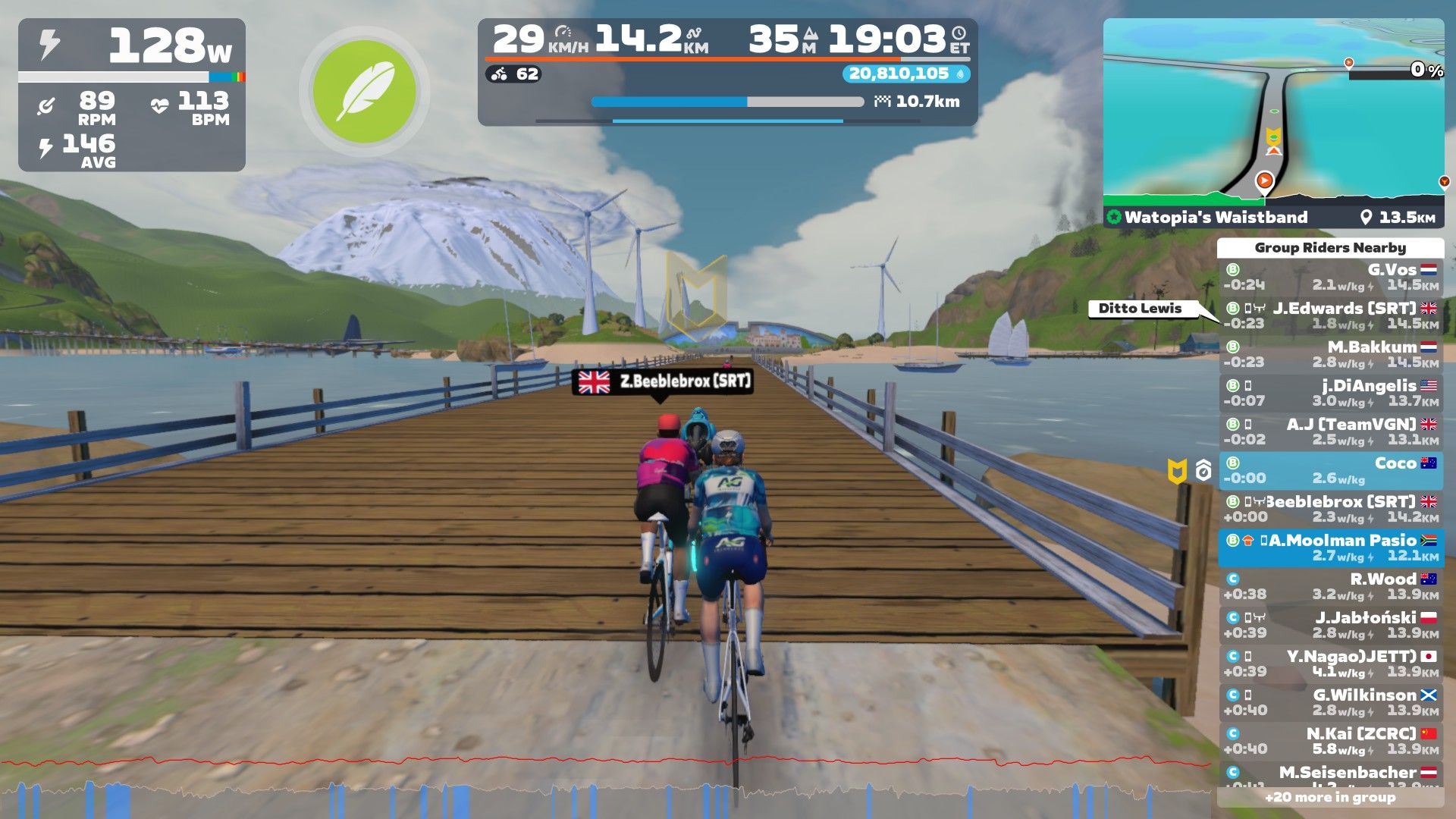Open the power stats panel
The height and width of the screenshot is (819, 1456).
coord(132,95)
